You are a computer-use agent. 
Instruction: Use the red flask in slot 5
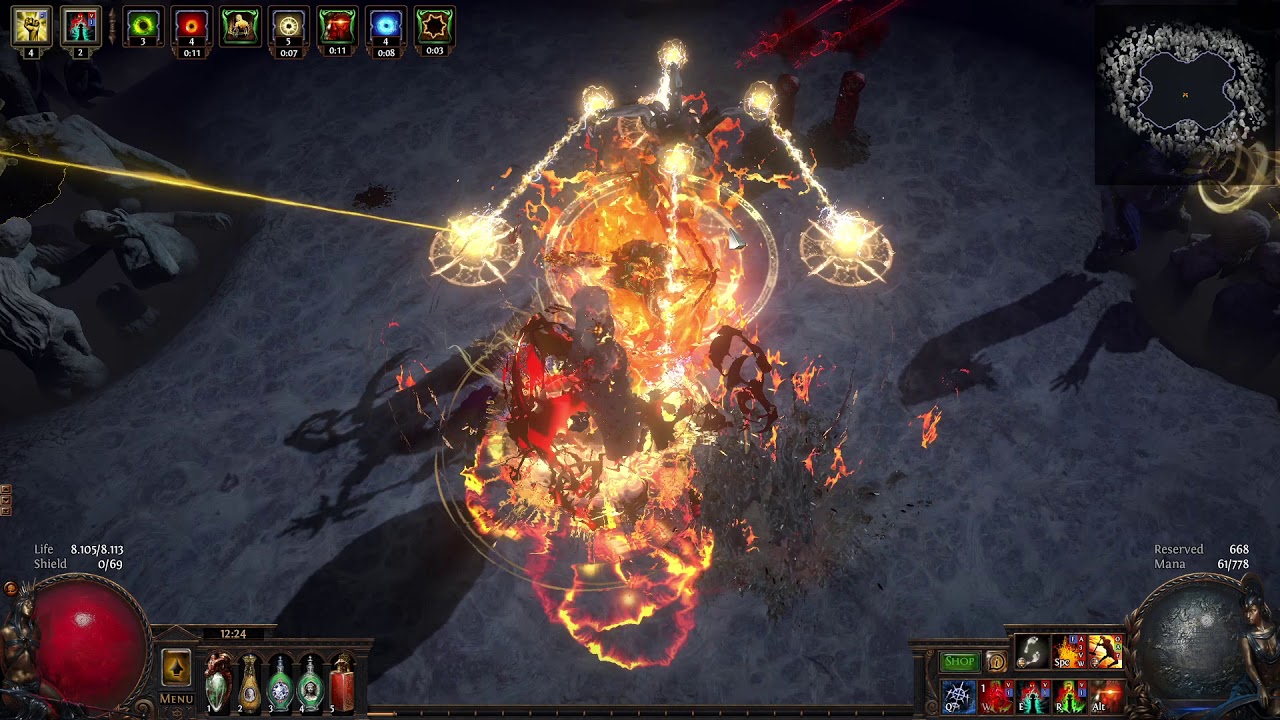[x=343, y=682]
